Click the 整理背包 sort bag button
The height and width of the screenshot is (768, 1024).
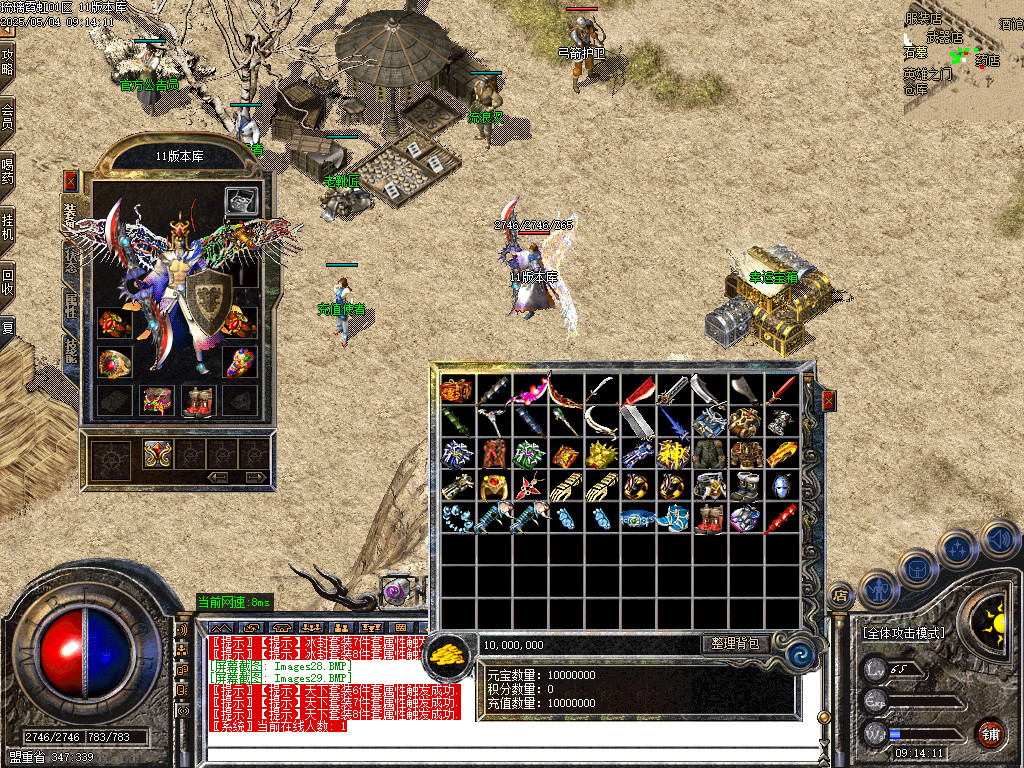735,644
